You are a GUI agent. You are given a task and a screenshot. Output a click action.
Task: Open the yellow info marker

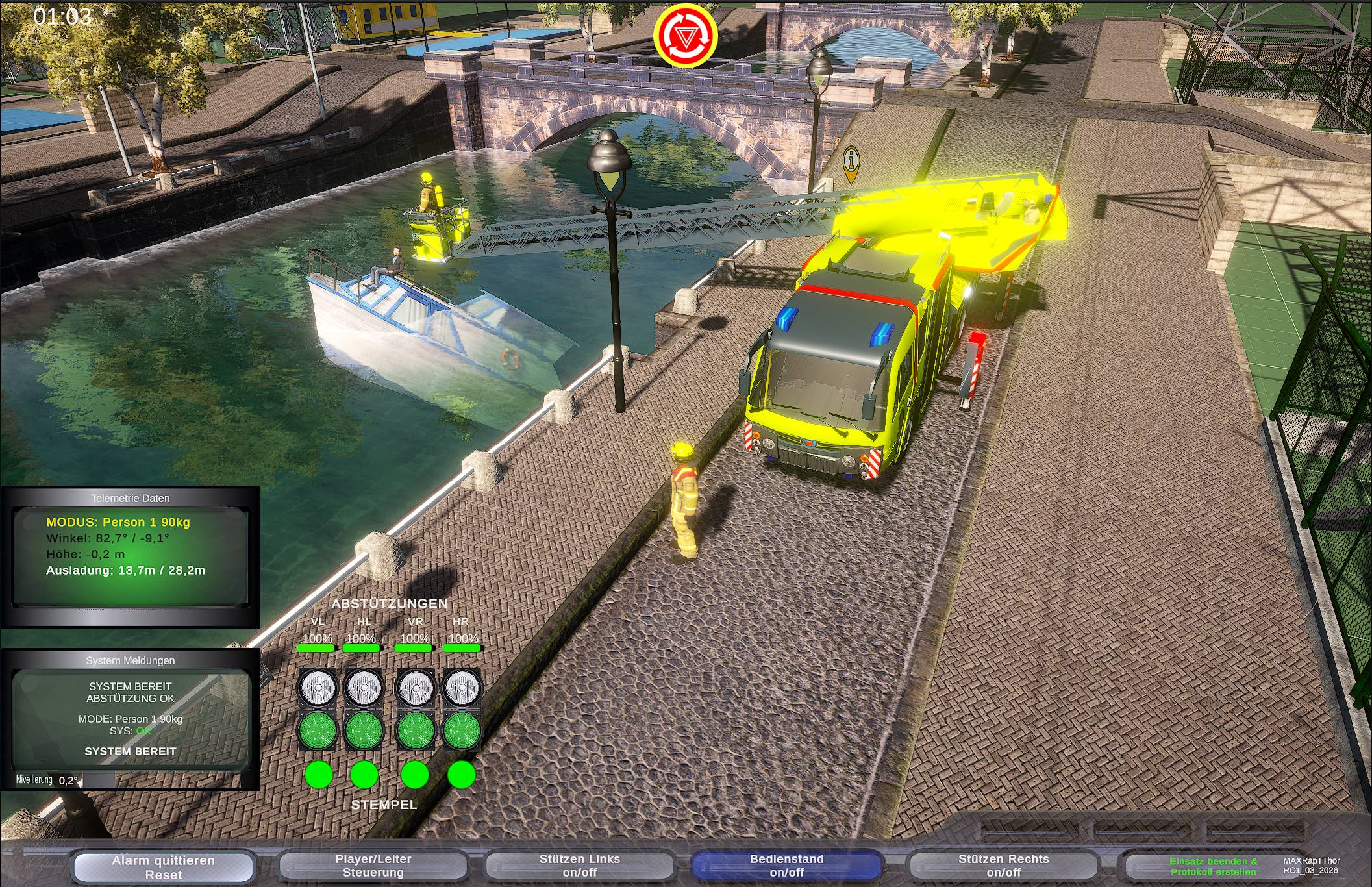851,161
